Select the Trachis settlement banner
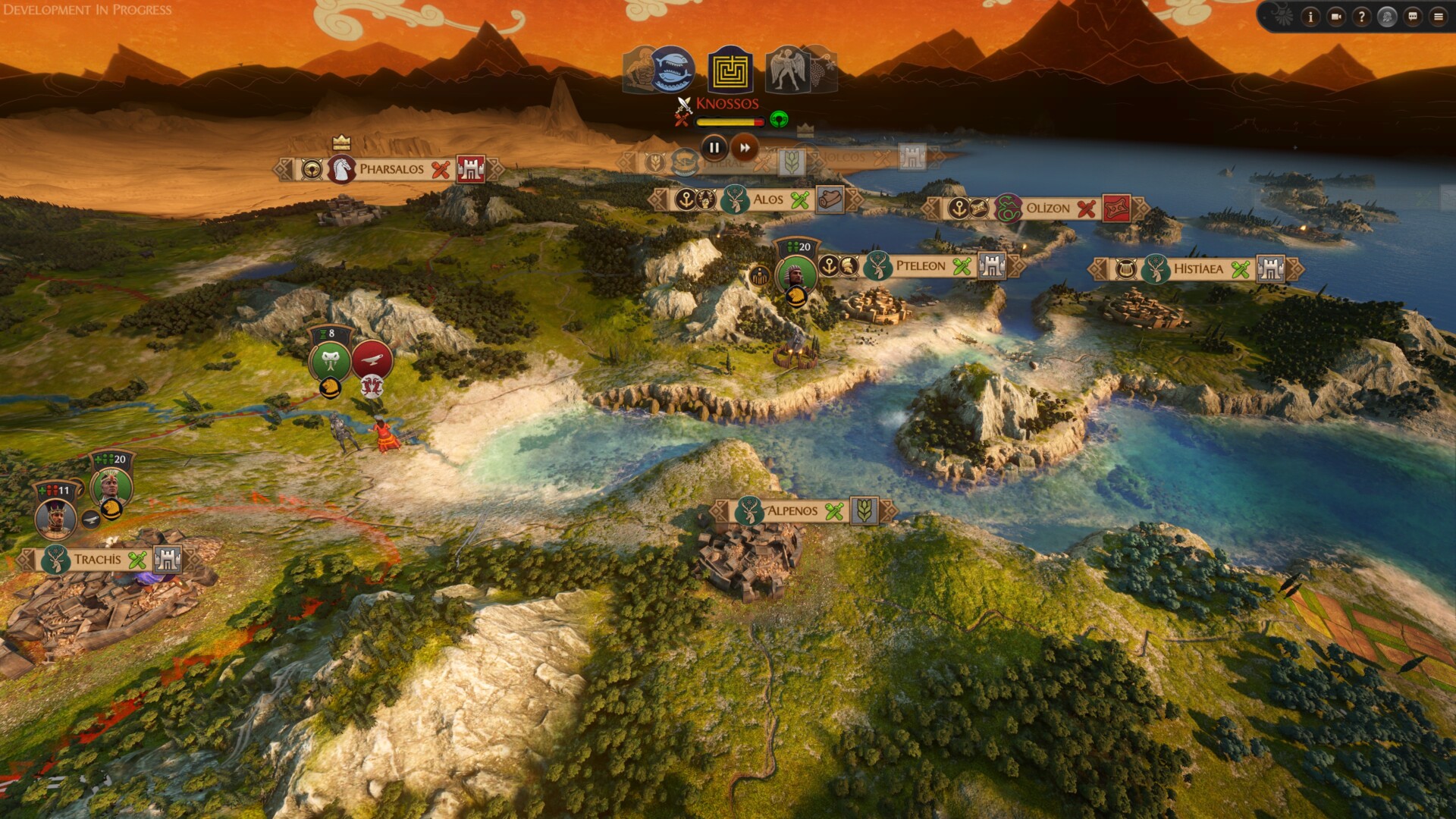 [x=97, y=560]
